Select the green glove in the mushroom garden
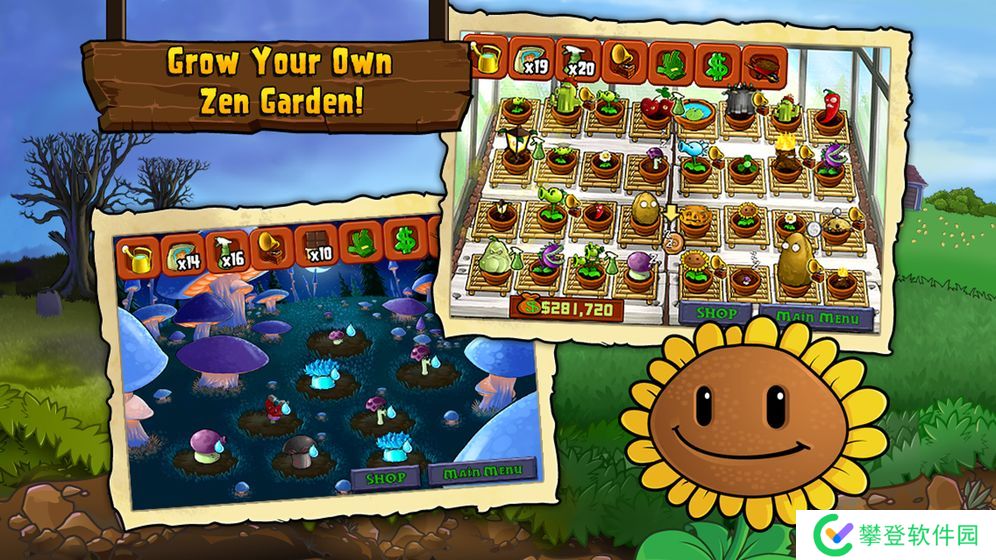 361,241
